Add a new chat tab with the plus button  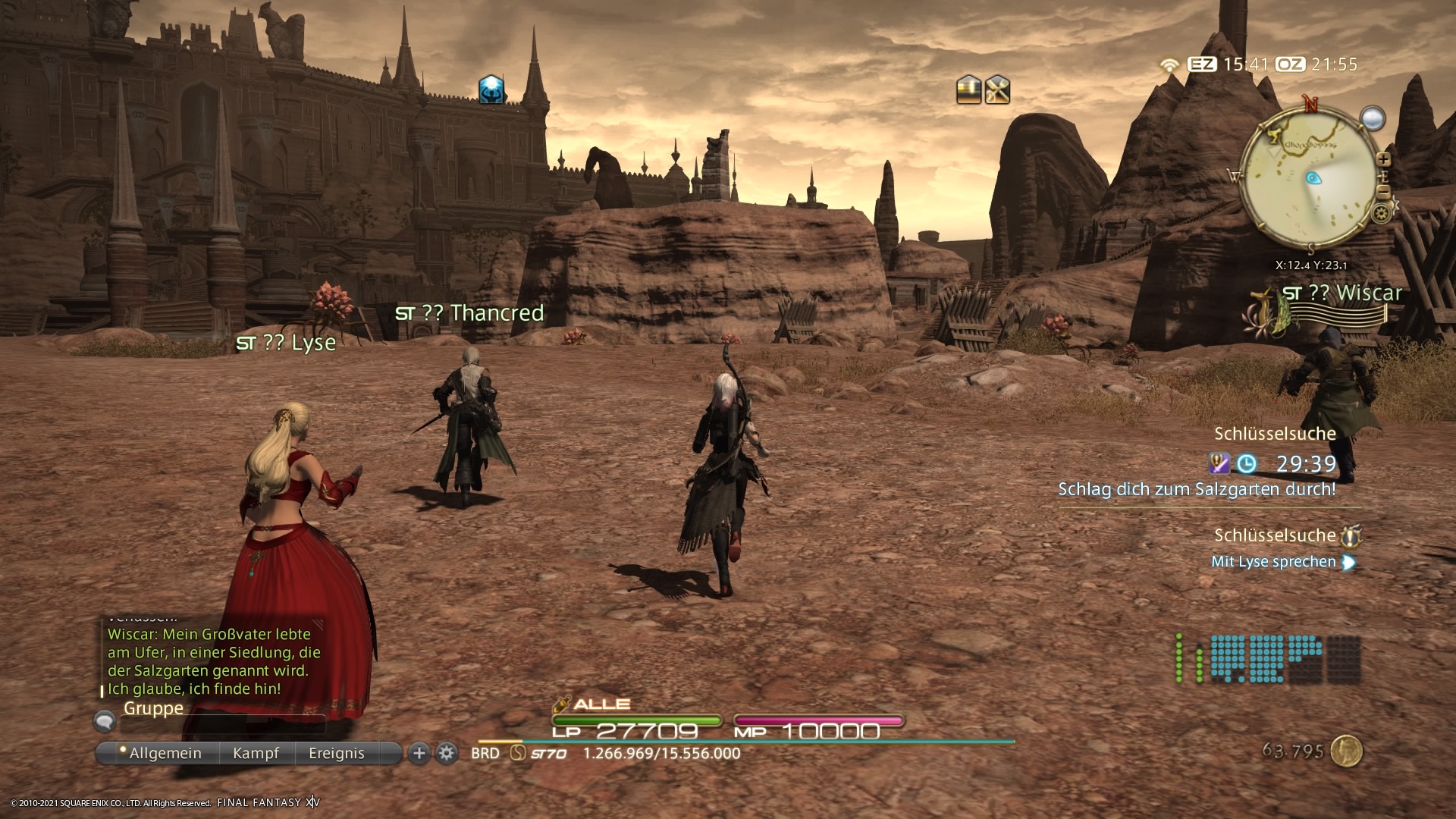tap(419, 753)
